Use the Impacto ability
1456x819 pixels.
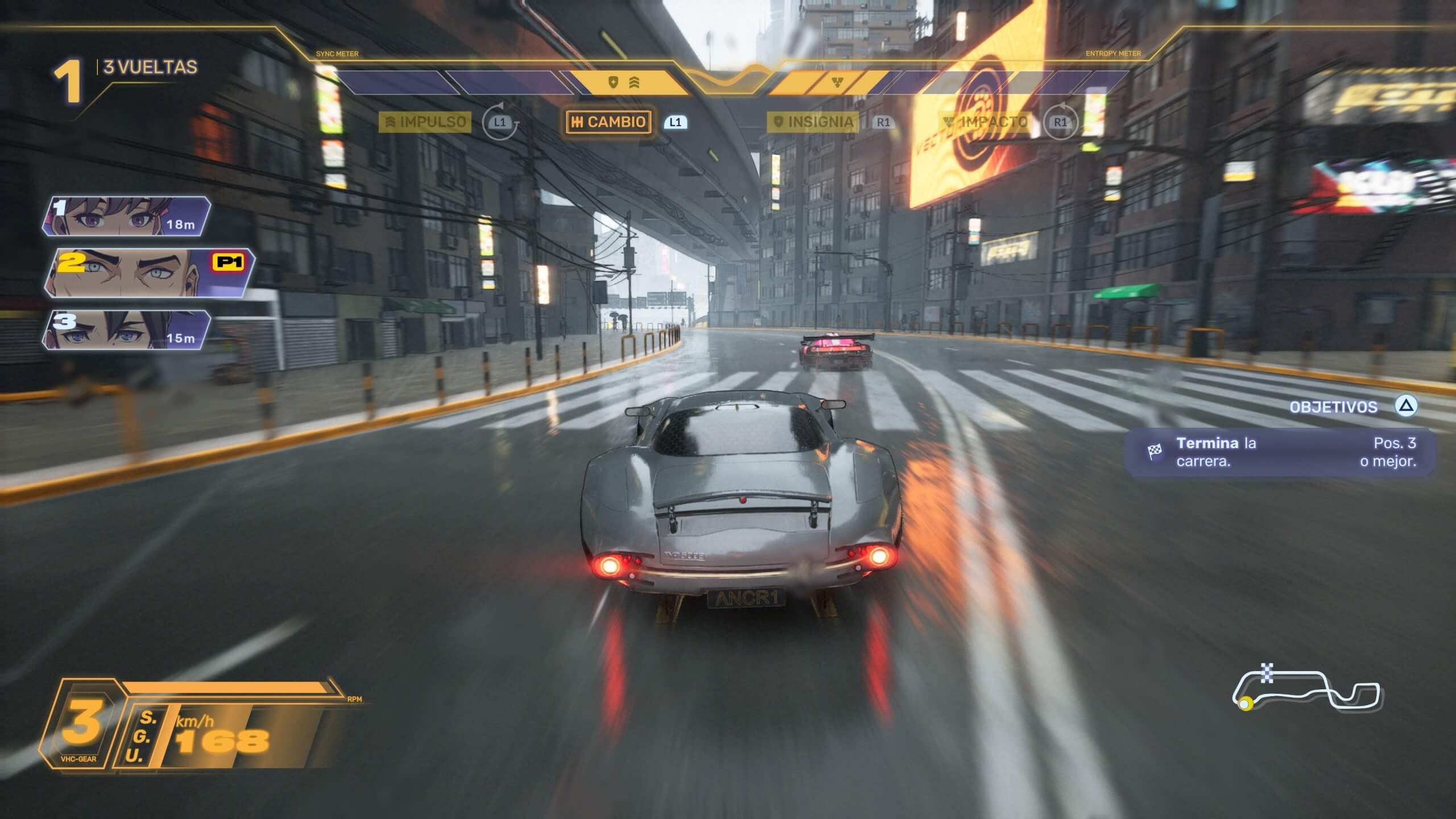(x=986, y=122)
